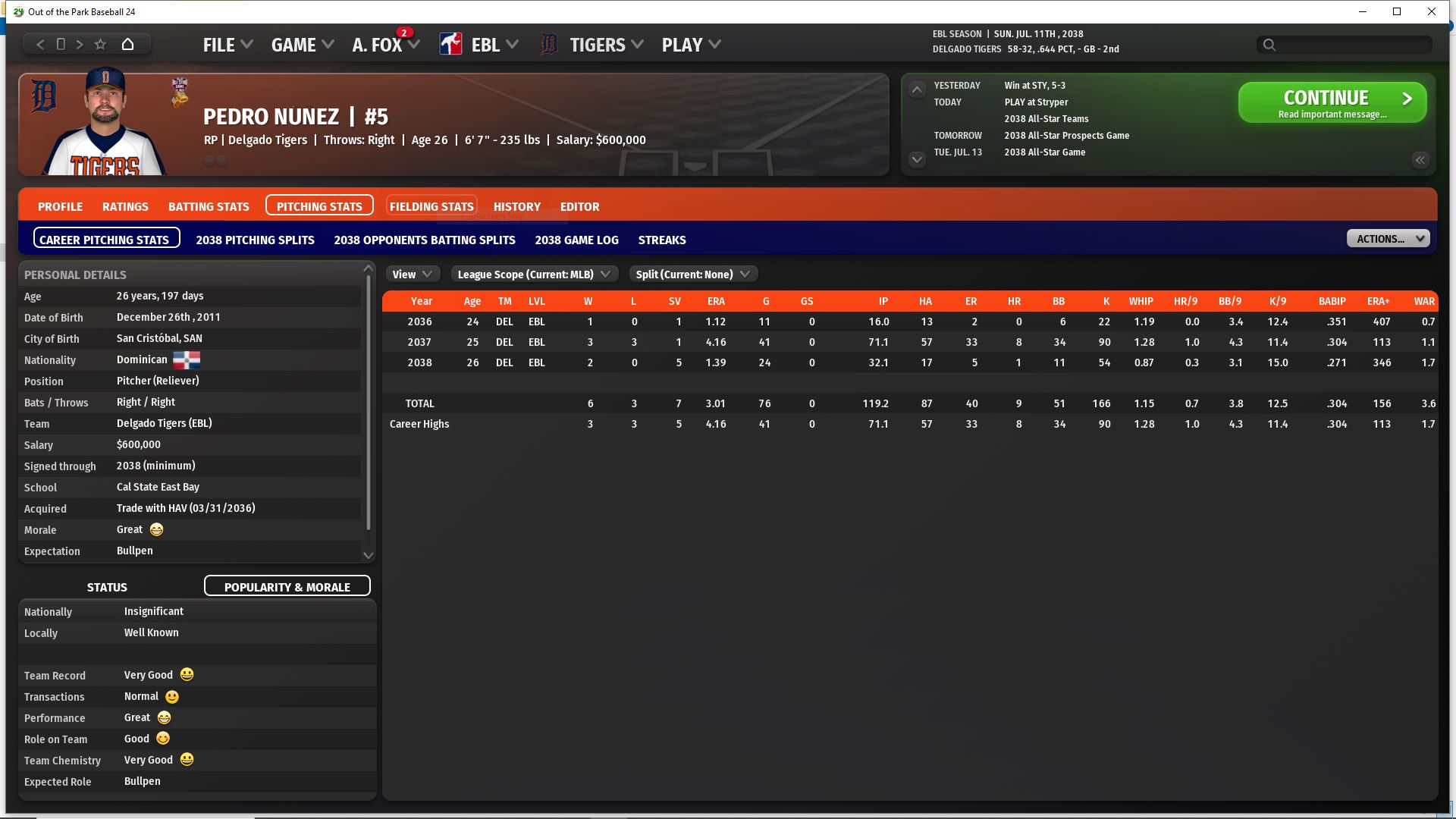This screenshot has height=819, width=1456.
Task: View the 2038 Game Log
Action: click(x=576, y=240)
